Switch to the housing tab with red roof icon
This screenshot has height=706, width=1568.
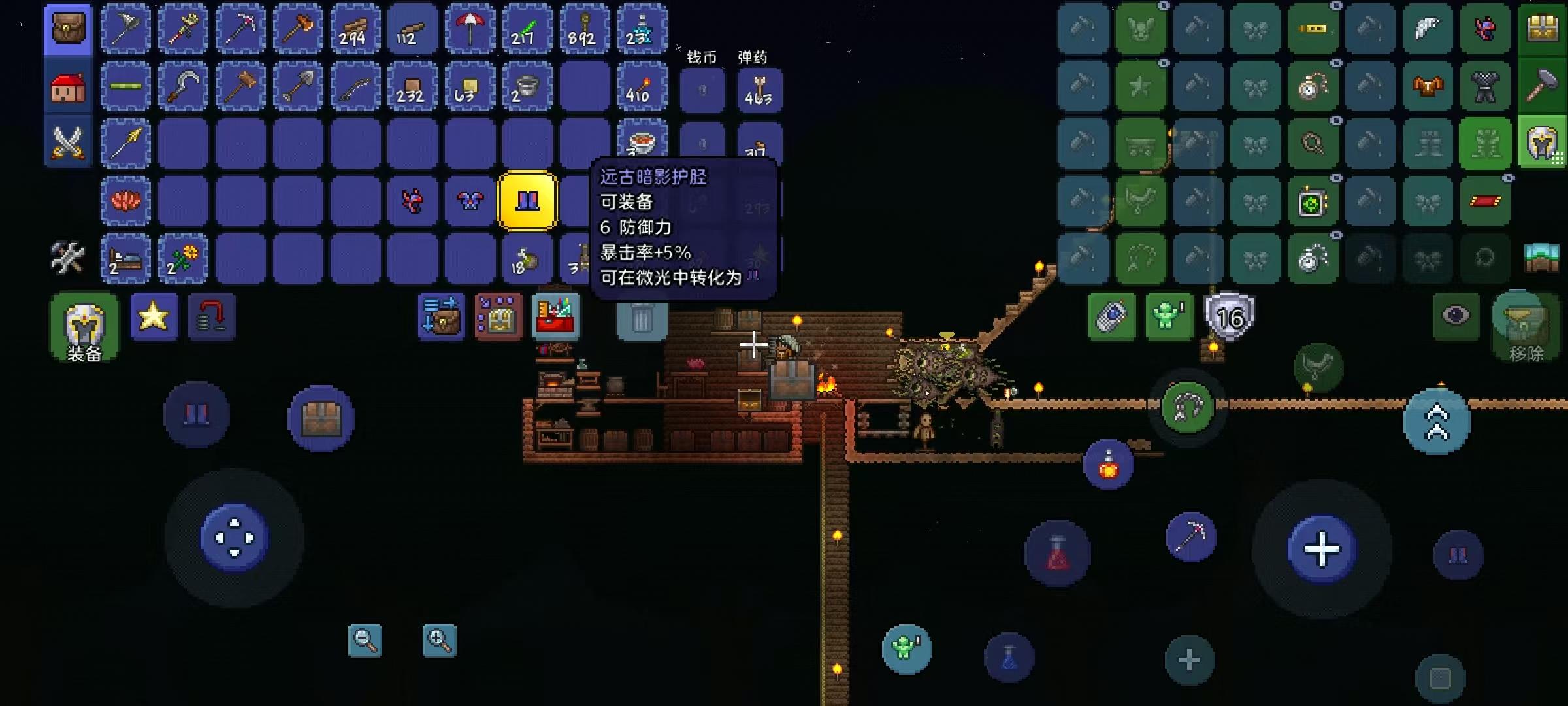68,86
